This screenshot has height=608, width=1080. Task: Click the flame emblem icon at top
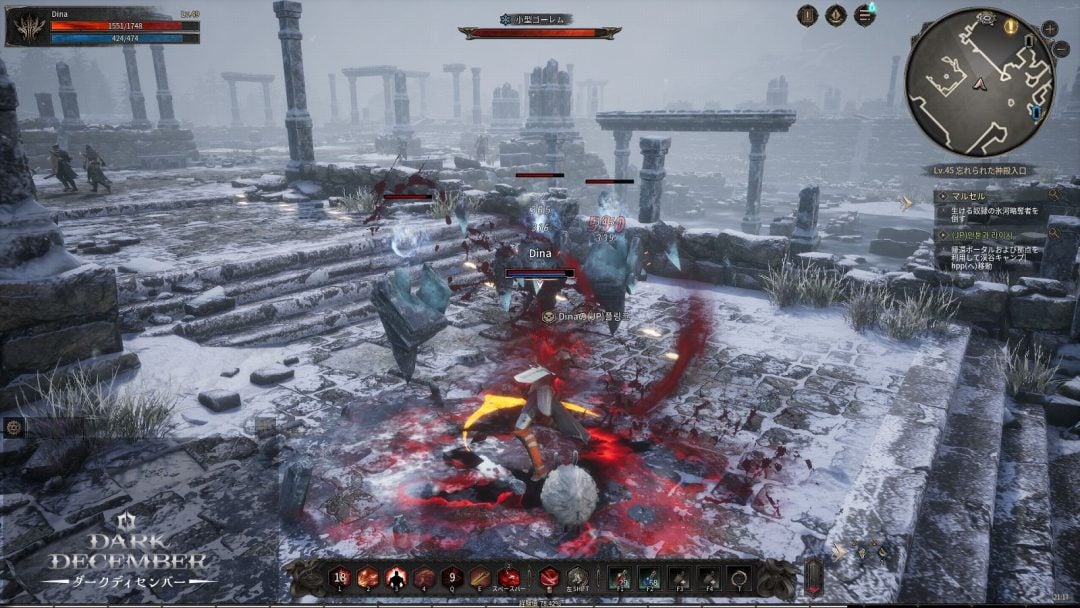coord(836,15)
